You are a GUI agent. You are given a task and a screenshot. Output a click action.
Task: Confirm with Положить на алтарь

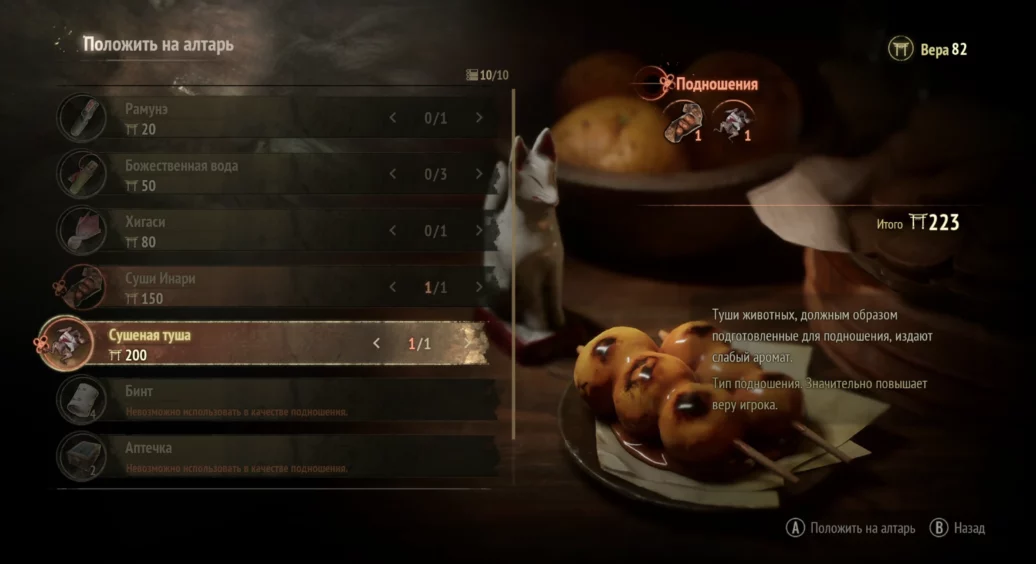tap(851, 528)
